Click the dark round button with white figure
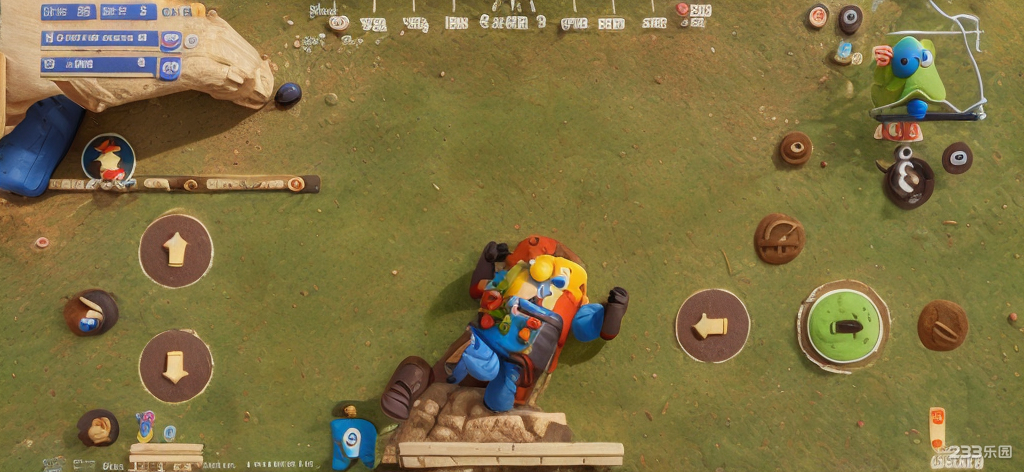The width and height of the screenshot is (1024, 472). click(x=908, y=181)
